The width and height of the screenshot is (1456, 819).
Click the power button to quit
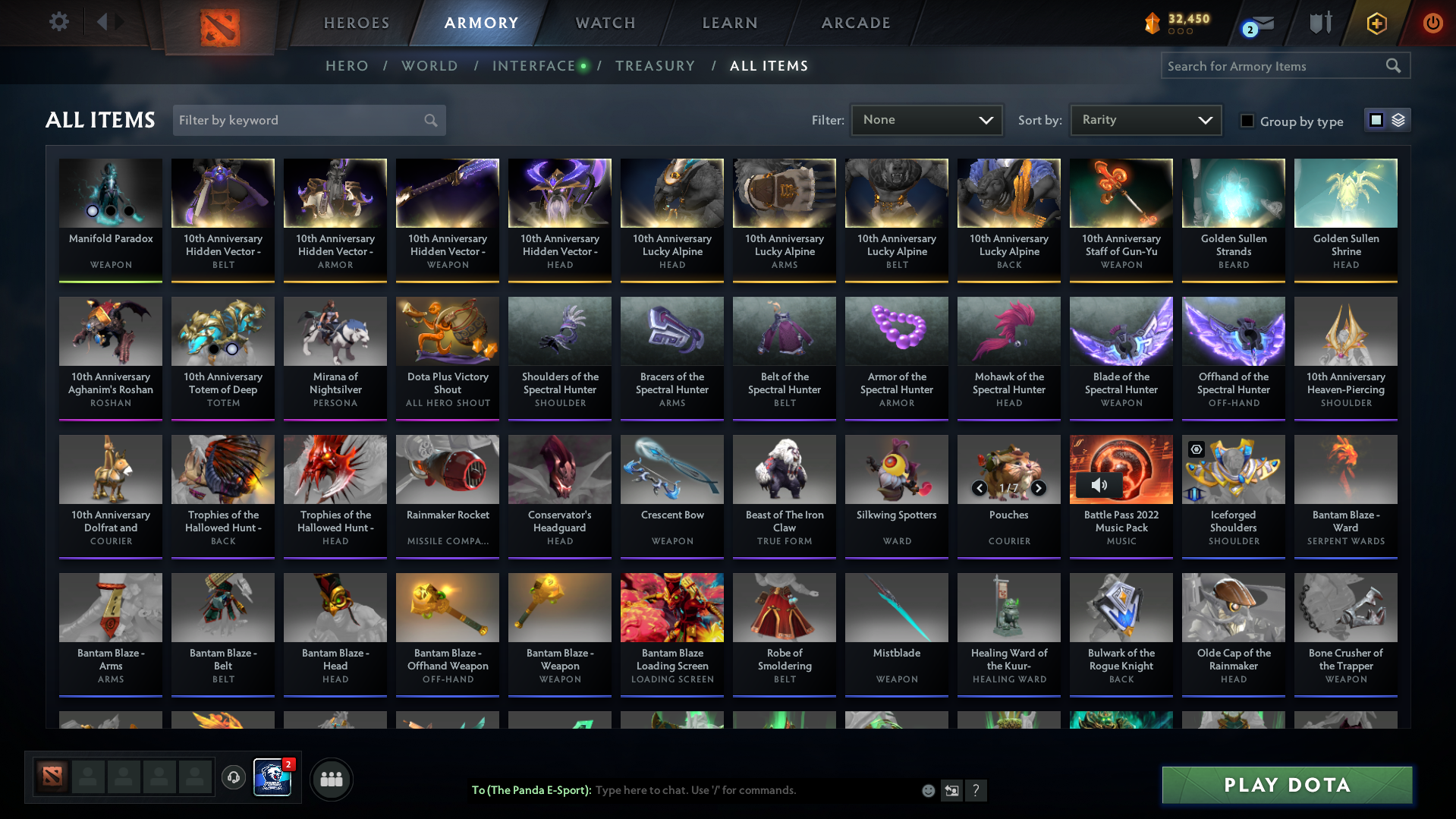coord(1432,23)
